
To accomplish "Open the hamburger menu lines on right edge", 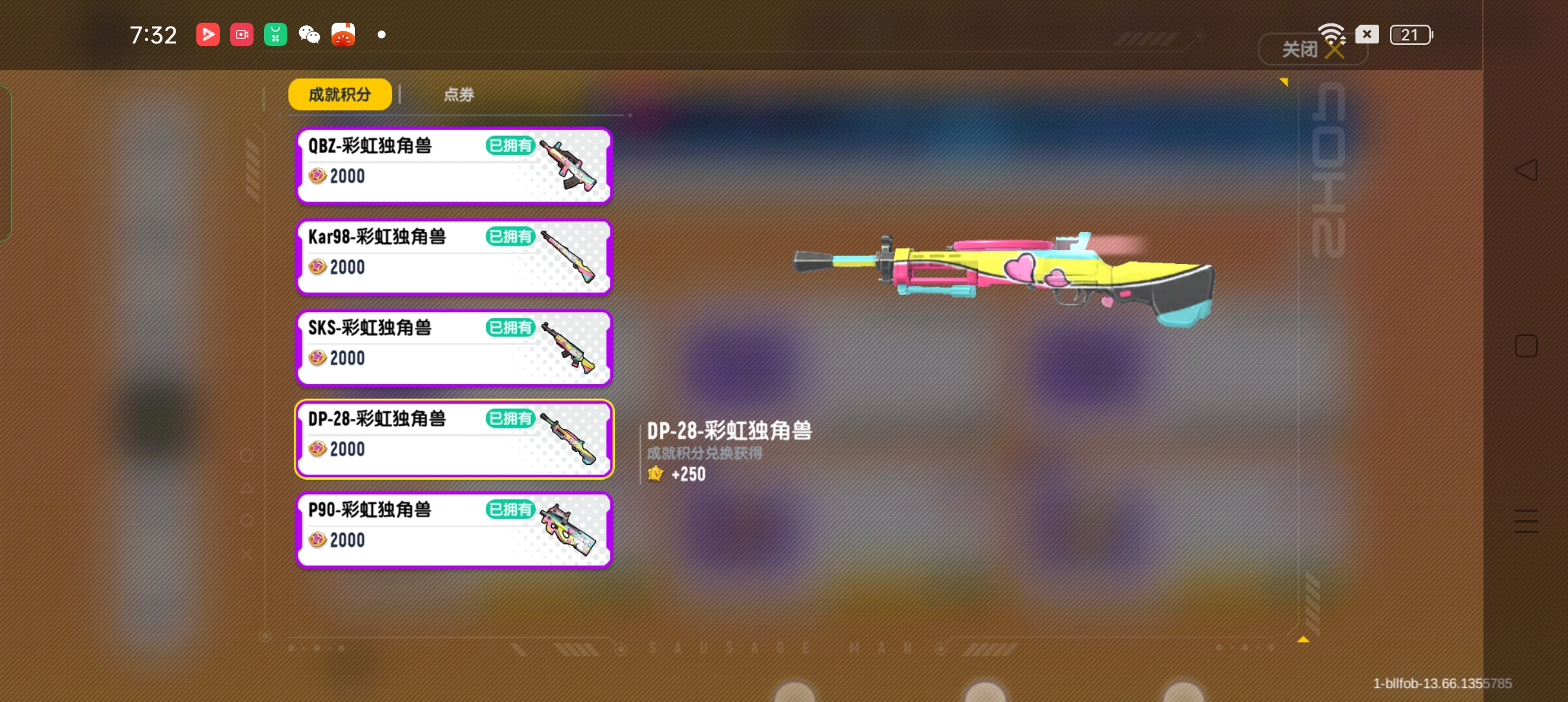I will [1526, 521].
